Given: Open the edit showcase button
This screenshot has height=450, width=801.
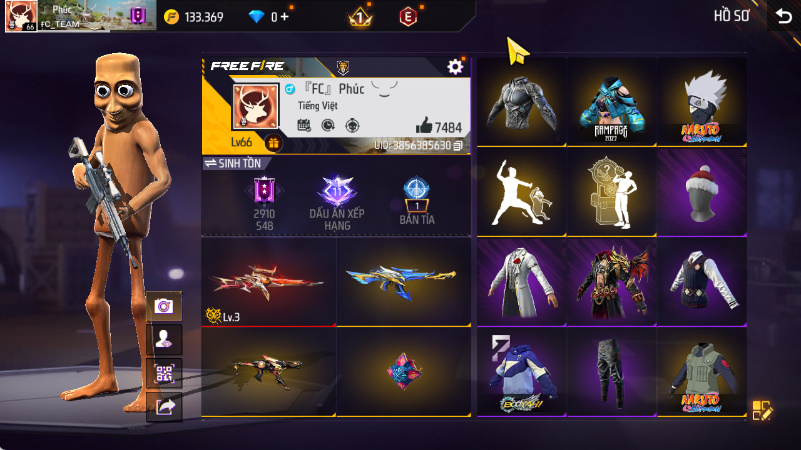Looking at the screenshot, I should (762, 410).
